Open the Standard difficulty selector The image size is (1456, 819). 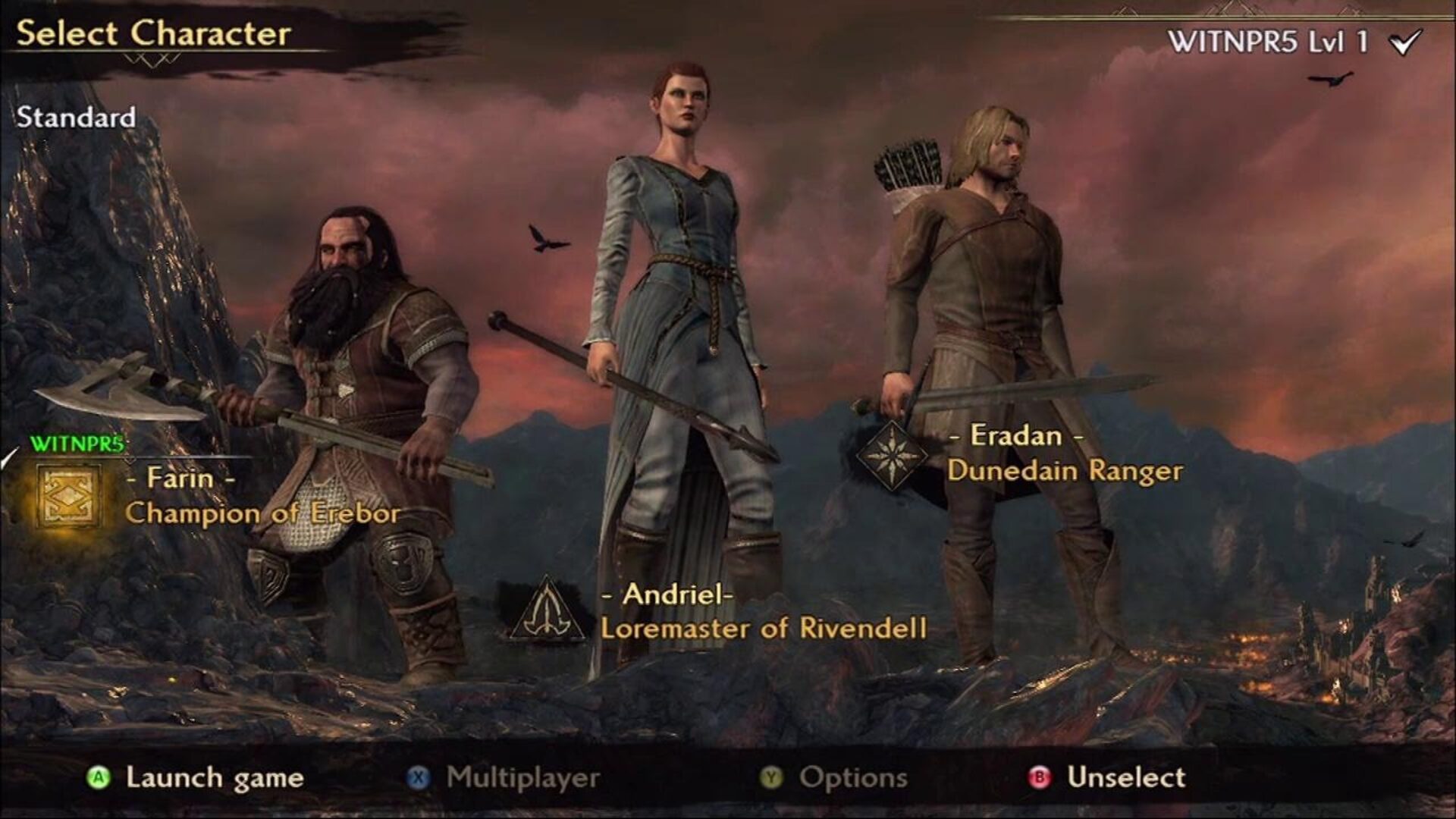coord(76,118)
